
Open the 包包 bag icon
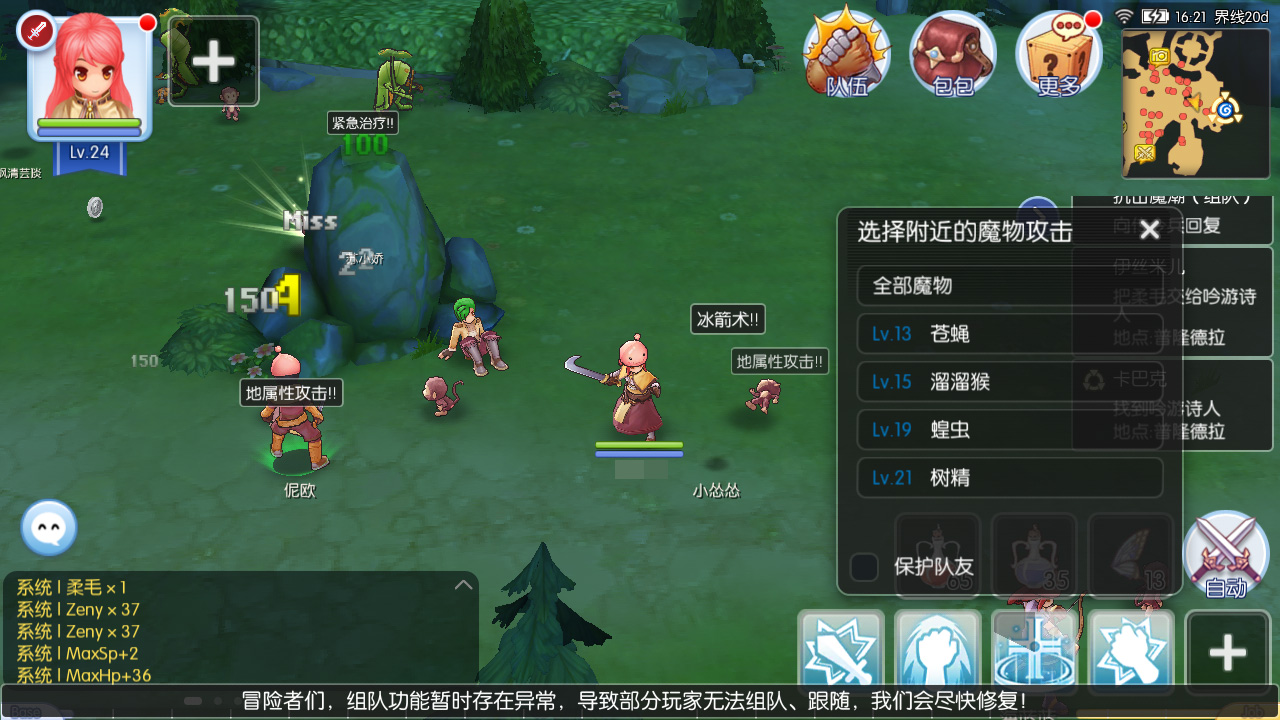[x=952, y=55]
